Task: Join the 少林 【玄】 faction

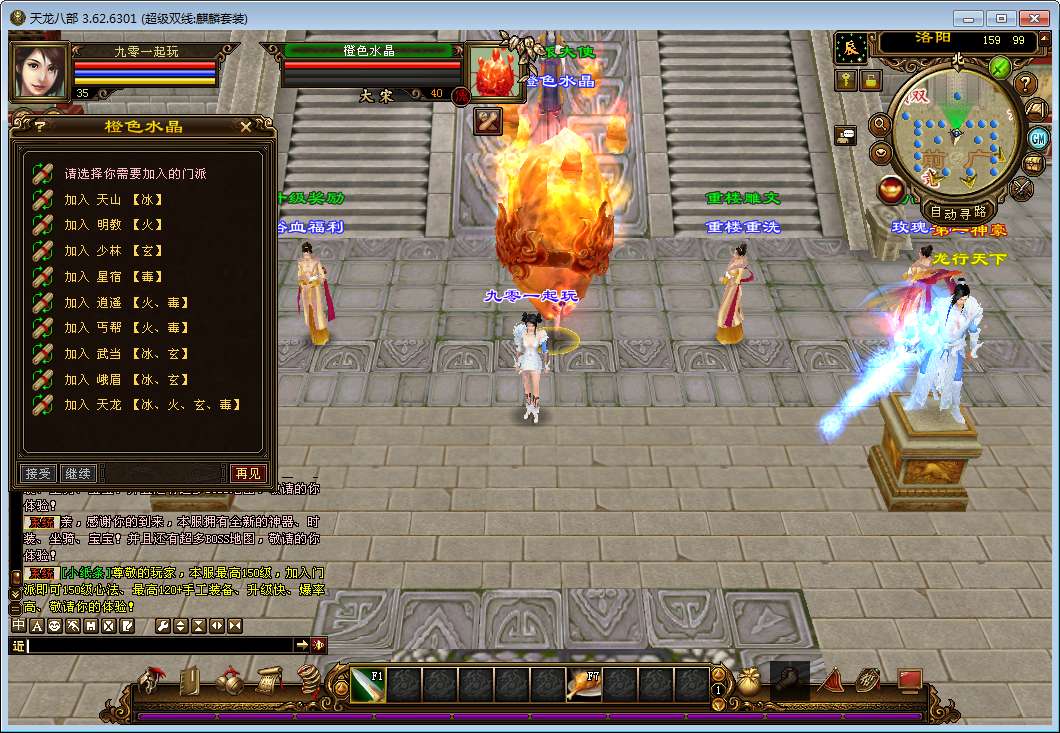Action: pyautogui.click(x=114, y=251)
